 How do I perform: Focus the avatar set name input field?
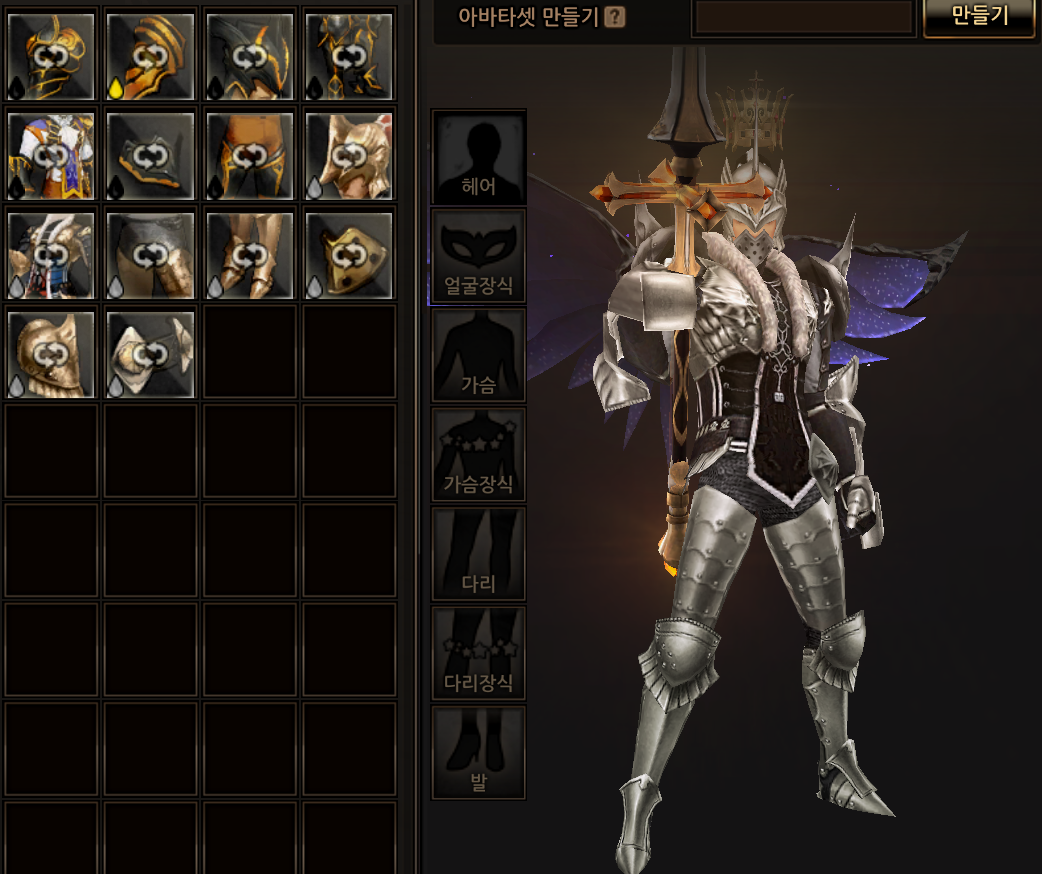coord(804,17)
